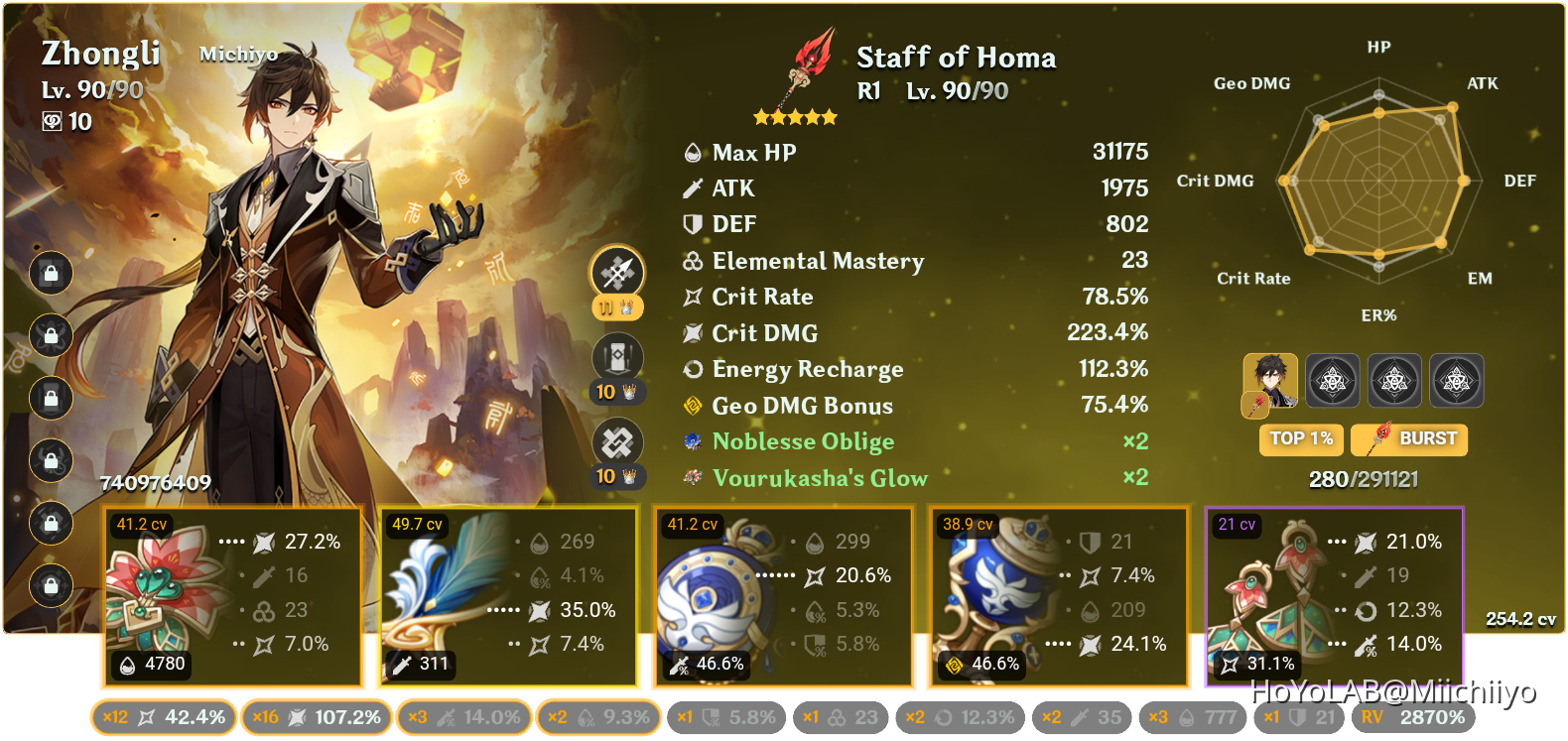
Task: Select Zhongli's character portrait thumbnail
Action: pyautogui.click(x=1270, y=380)
